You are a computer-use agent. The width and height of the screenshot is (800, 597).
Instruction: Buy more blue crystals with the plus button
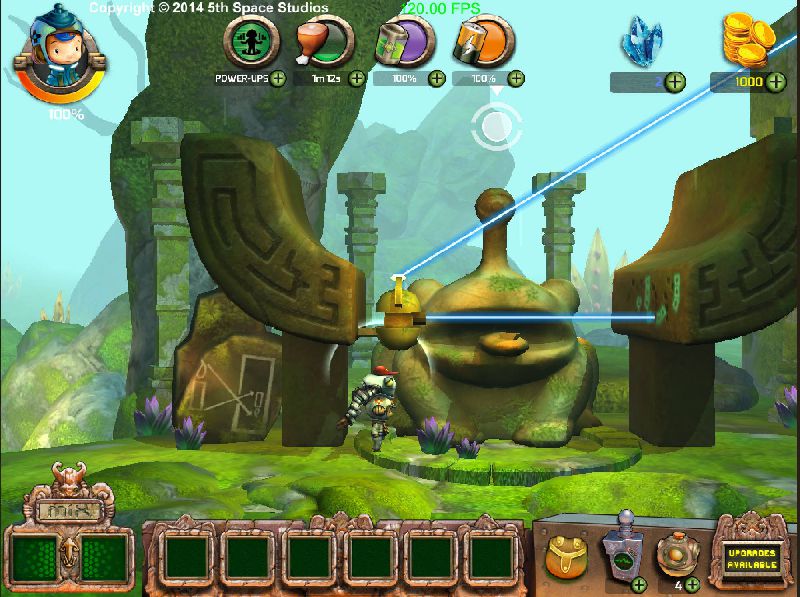point(676,81)
